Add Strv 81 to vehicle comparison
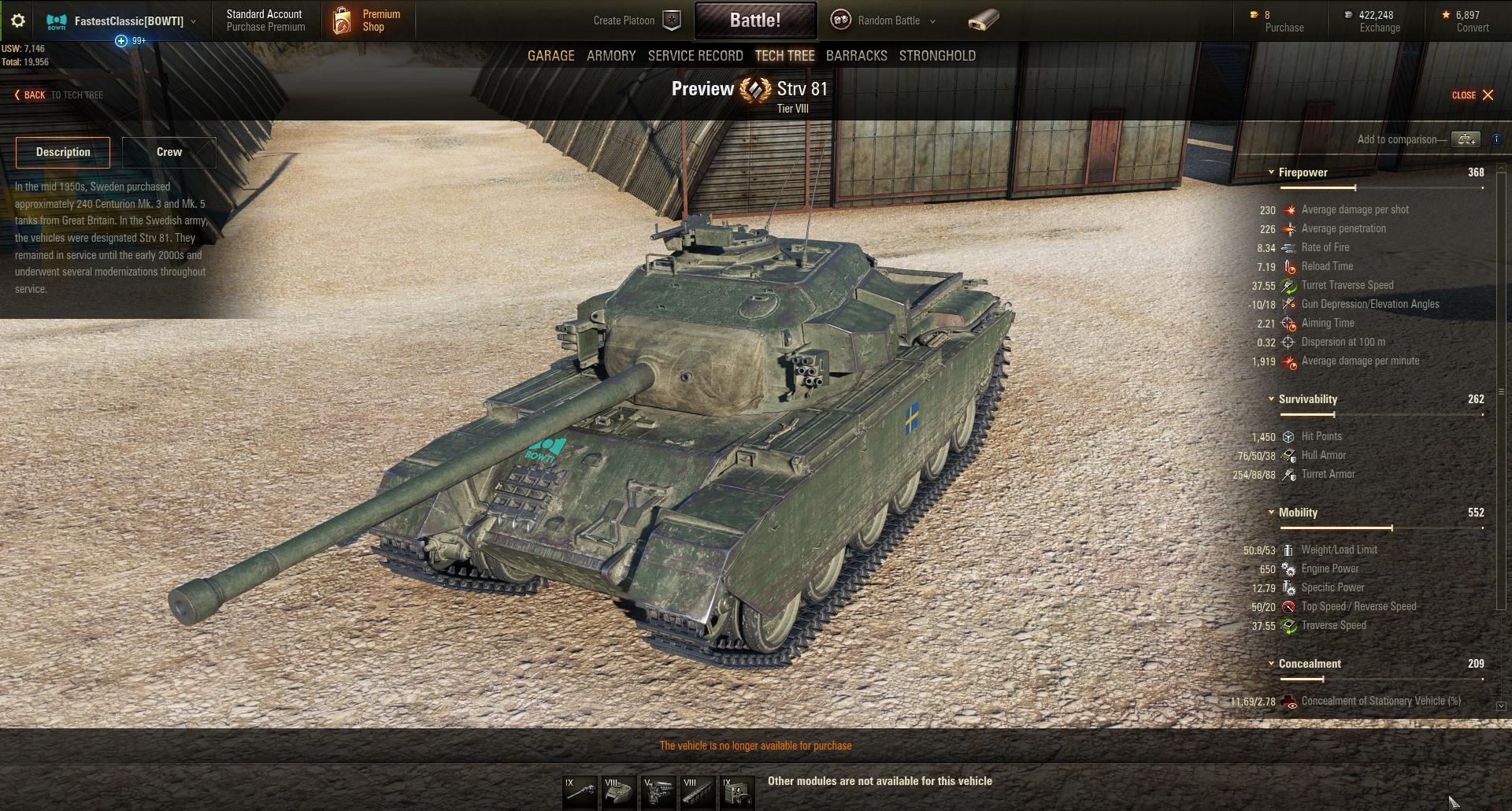This screenshot has width=1512, height=811. click(1466, 139)
